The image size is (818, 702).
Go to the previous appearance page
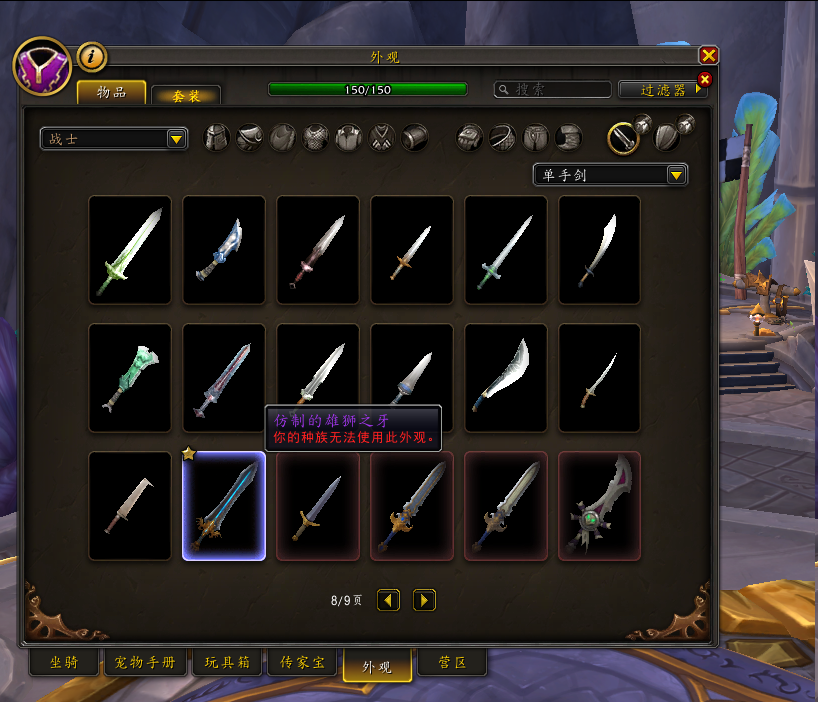388,600
